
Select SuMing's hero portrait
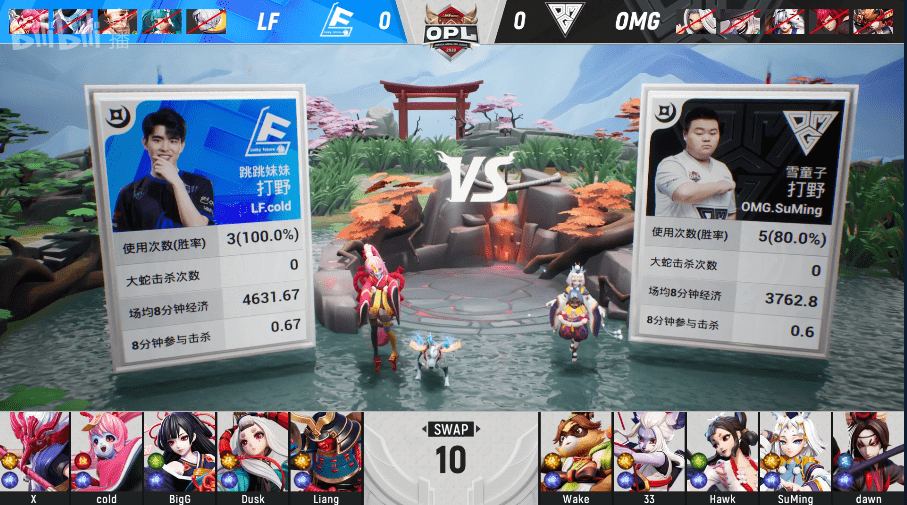(x=795, y=451)
